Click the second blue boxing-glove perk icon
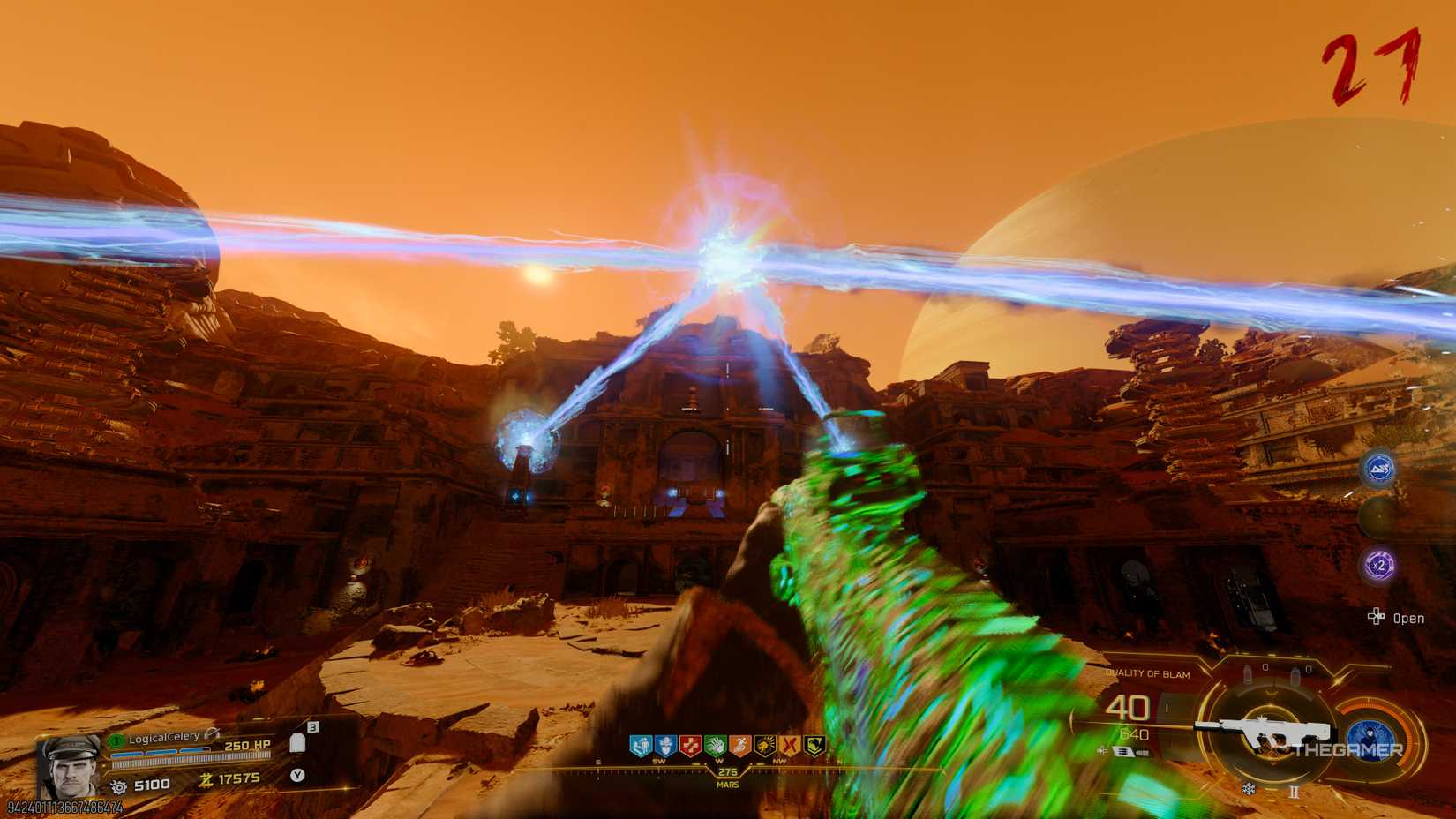The width and height of the screenshot is (1456, 819). [666, 744]
